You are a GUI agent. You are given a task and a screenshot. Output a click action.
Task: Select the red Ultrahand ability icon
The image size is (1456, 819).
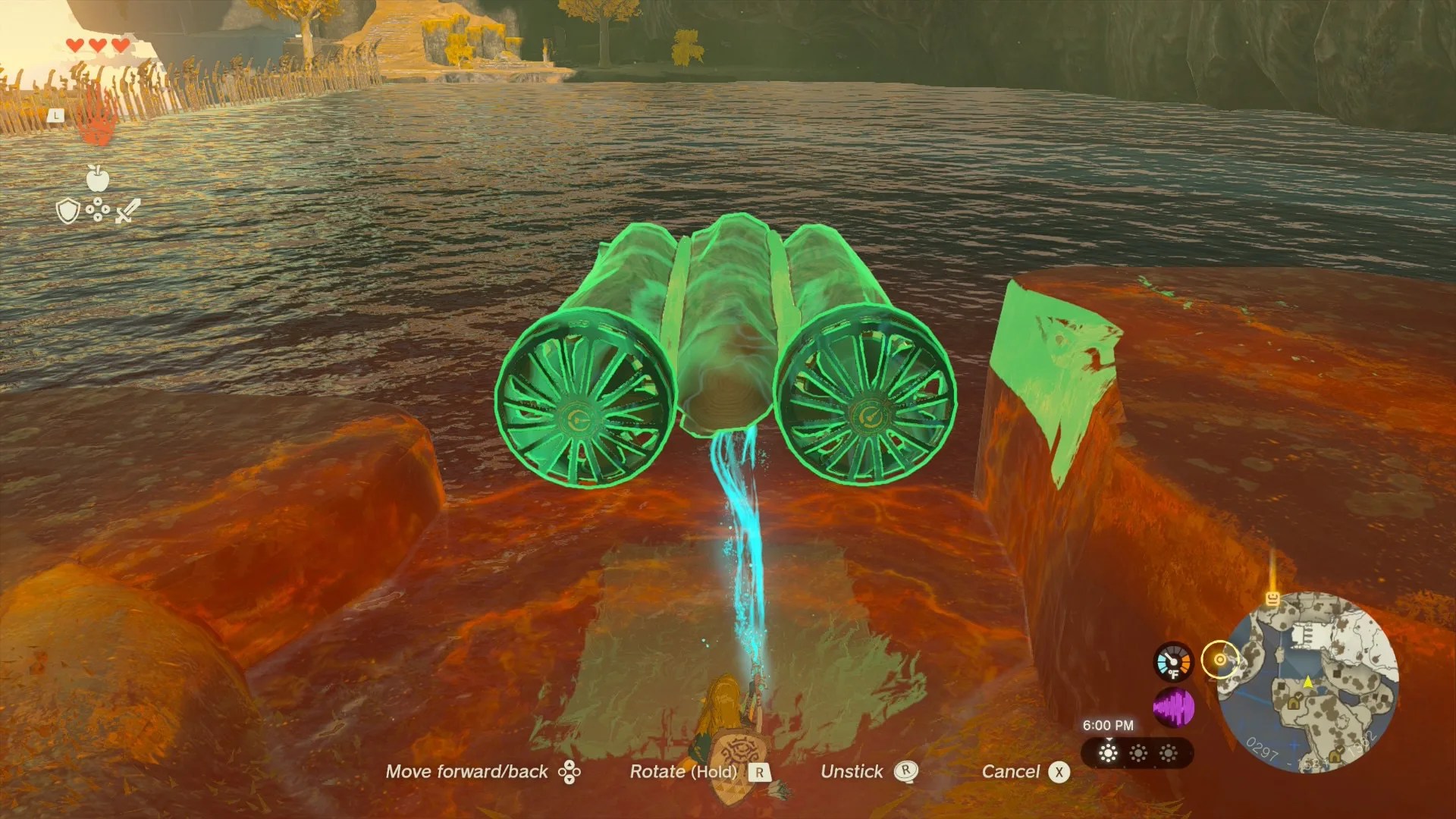click(97, 121)
